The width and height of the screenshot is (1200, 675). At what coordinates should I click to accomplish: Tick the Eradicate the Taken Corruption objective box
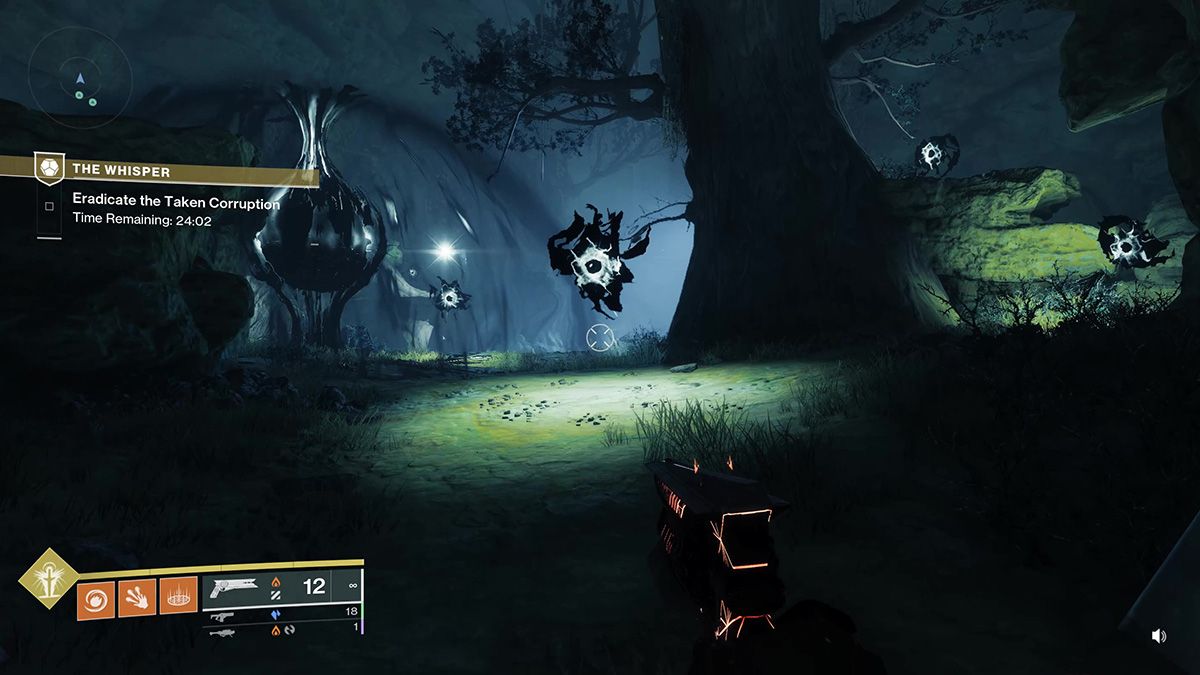[x=49, y=207]
